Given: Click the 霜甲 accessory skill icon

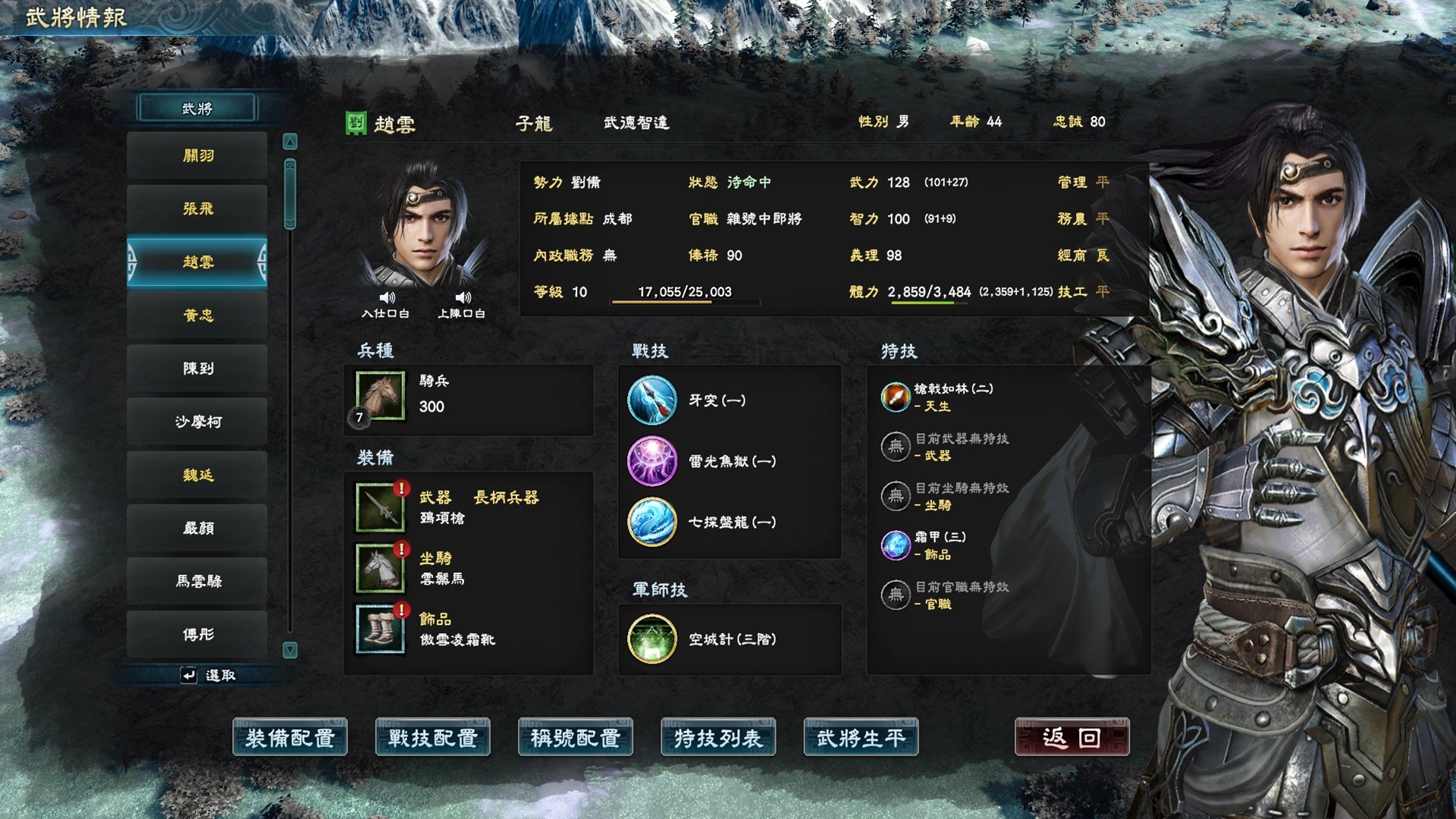Looking at the screenshot, I should pos(896,545).
